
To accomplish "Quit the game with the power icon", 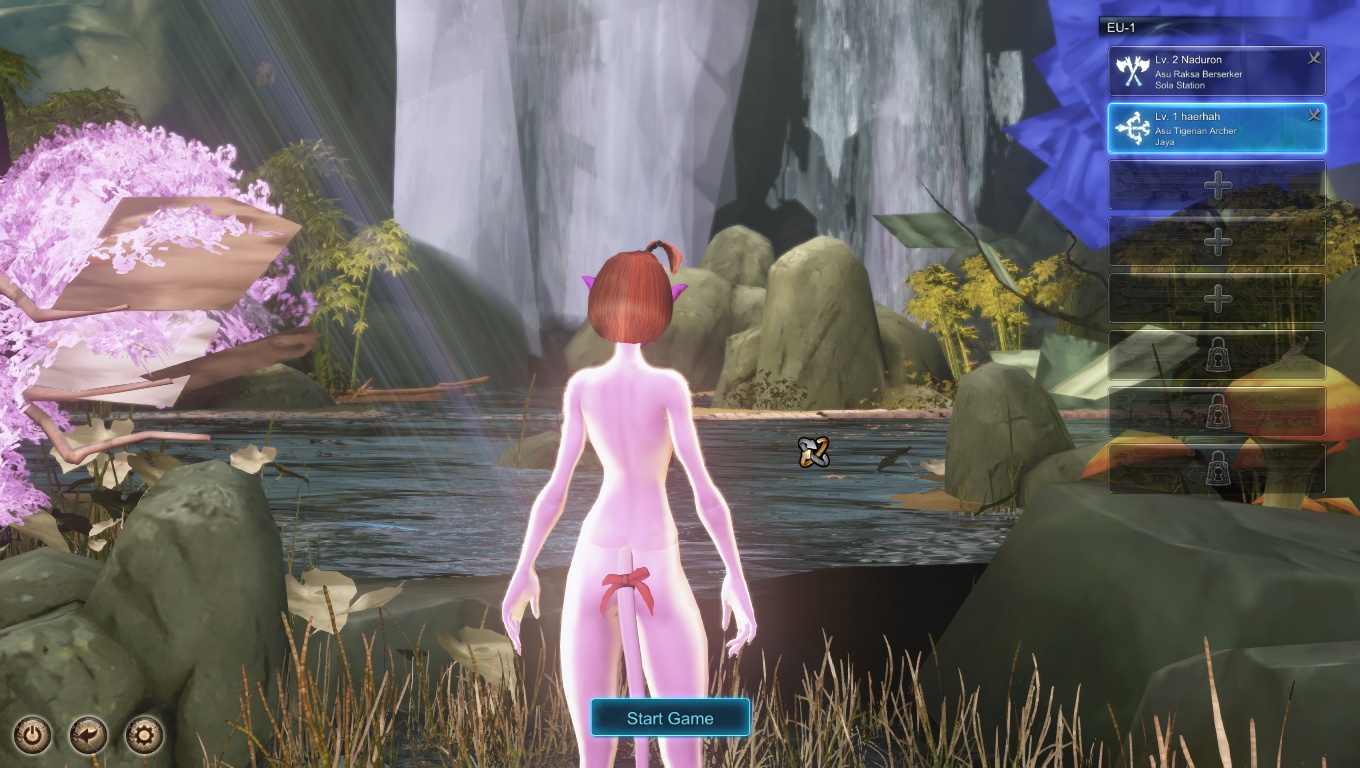I will coord(33,736).
